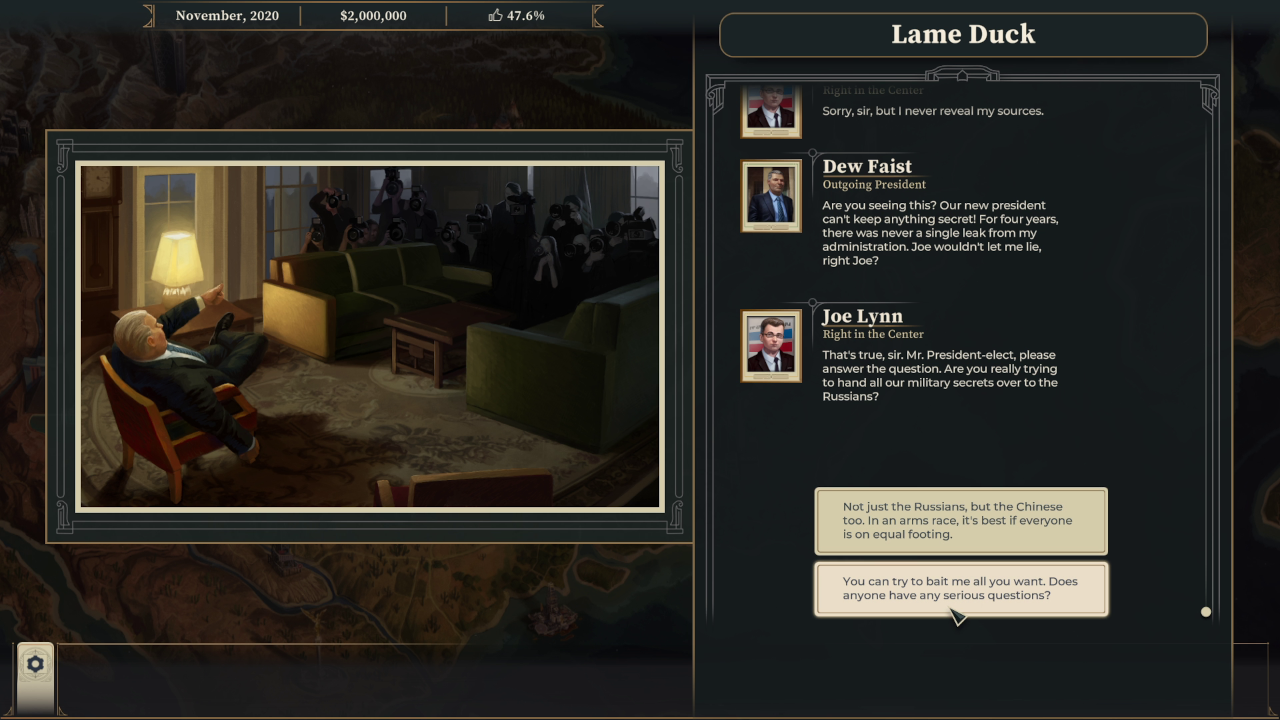Click the left bracket ornament on the top bar
The image size is (1280, 720).
(148, 15)
